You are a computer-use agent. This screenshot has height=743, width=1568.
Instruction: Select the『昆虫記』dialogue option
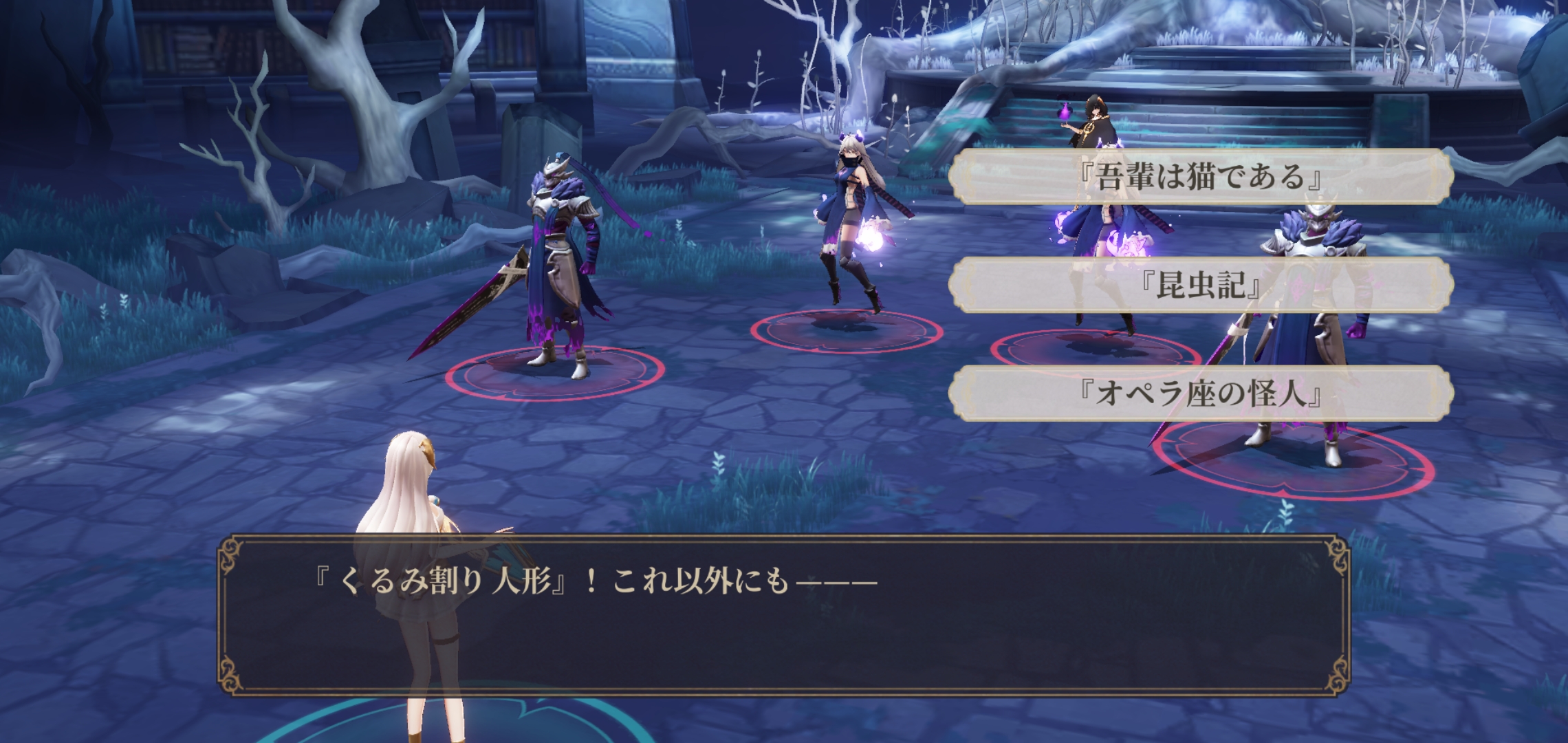1200,285
